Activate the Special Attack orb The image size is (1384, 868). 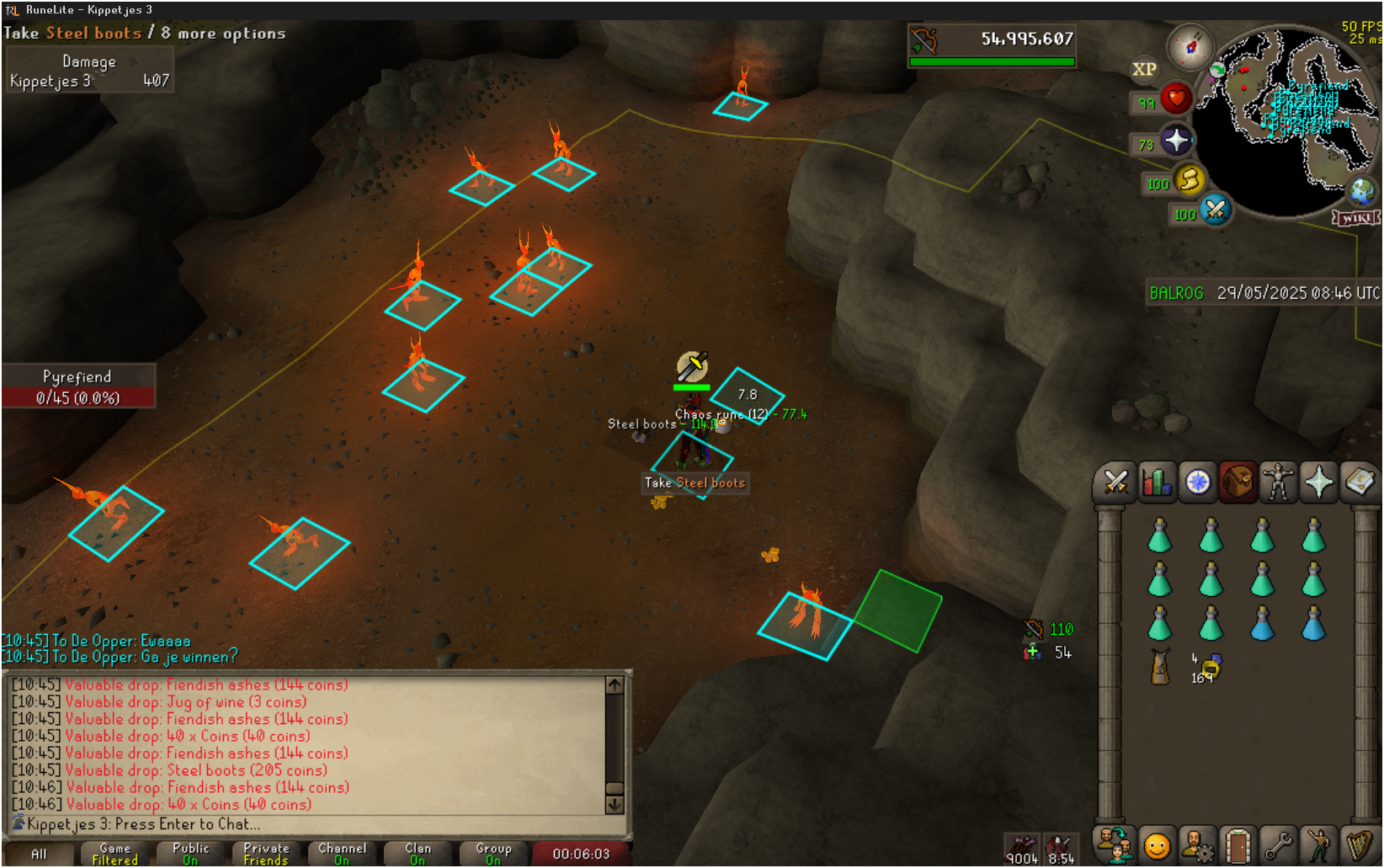1215,210
